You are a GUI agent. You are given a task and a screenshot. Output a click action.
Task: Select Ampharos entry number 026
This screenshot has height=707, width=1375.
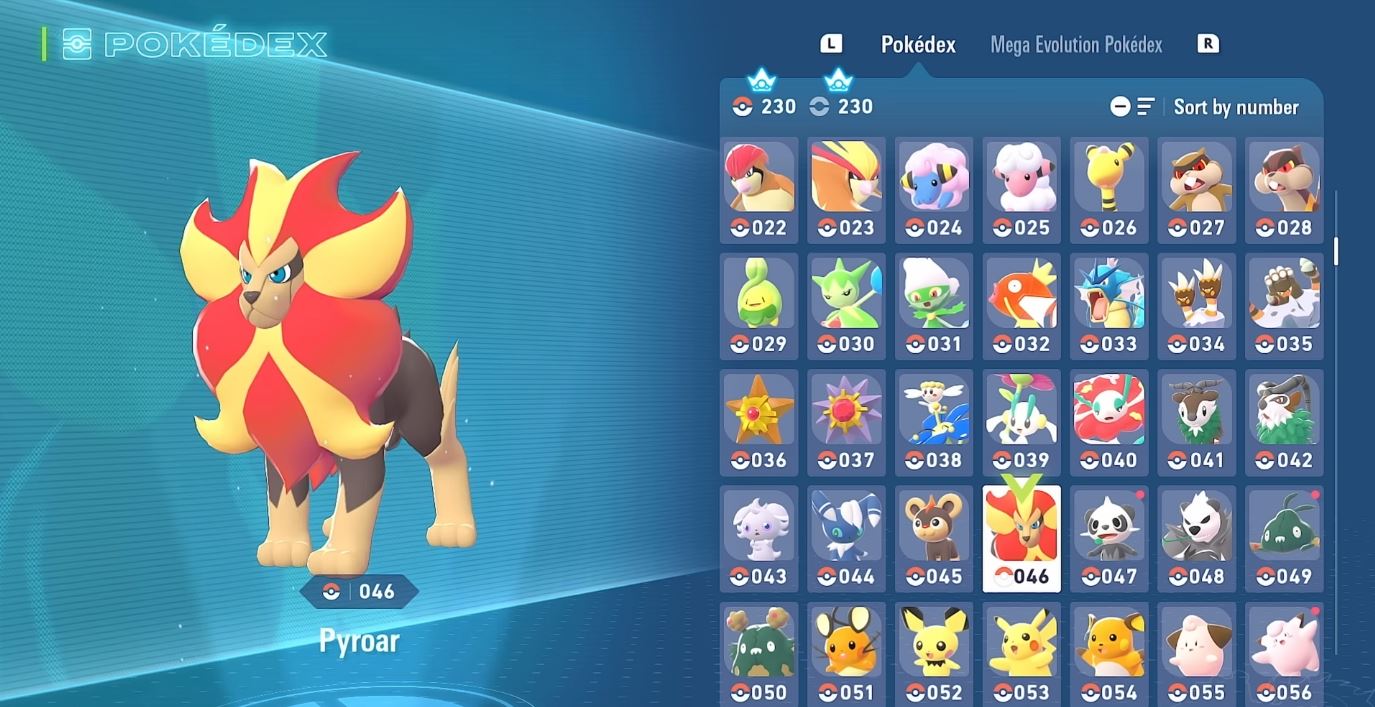[1109, 190]
